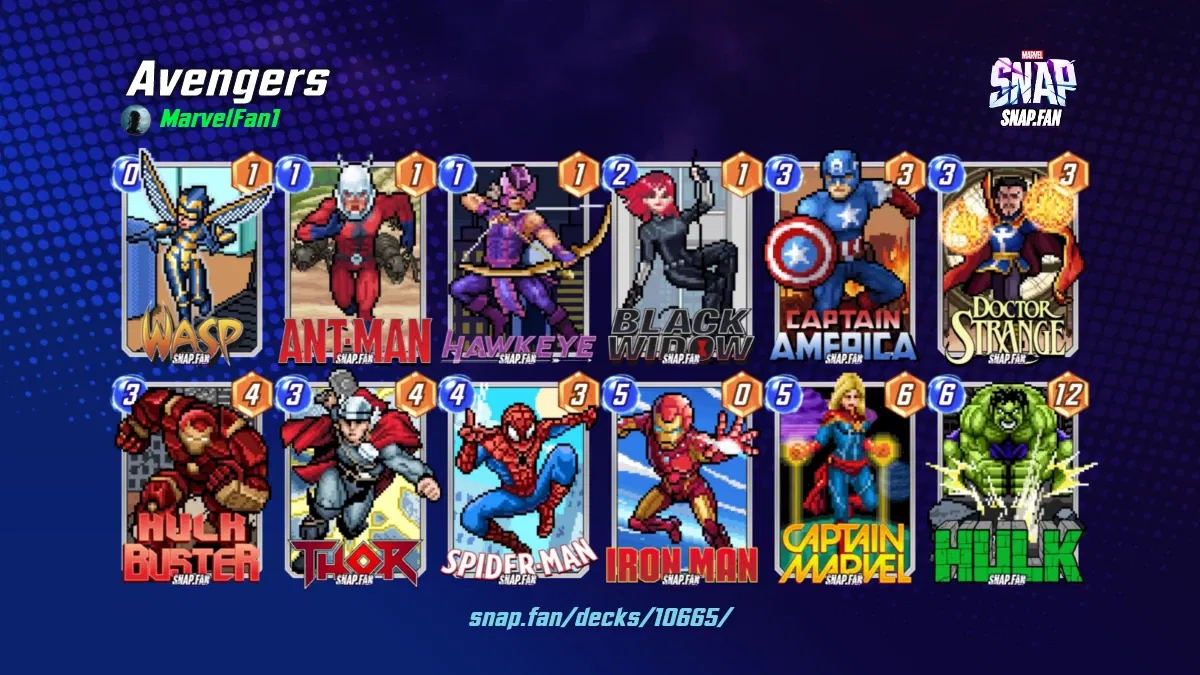Choose the Iron Man card
1200x675 pixels.
point(682,485)
